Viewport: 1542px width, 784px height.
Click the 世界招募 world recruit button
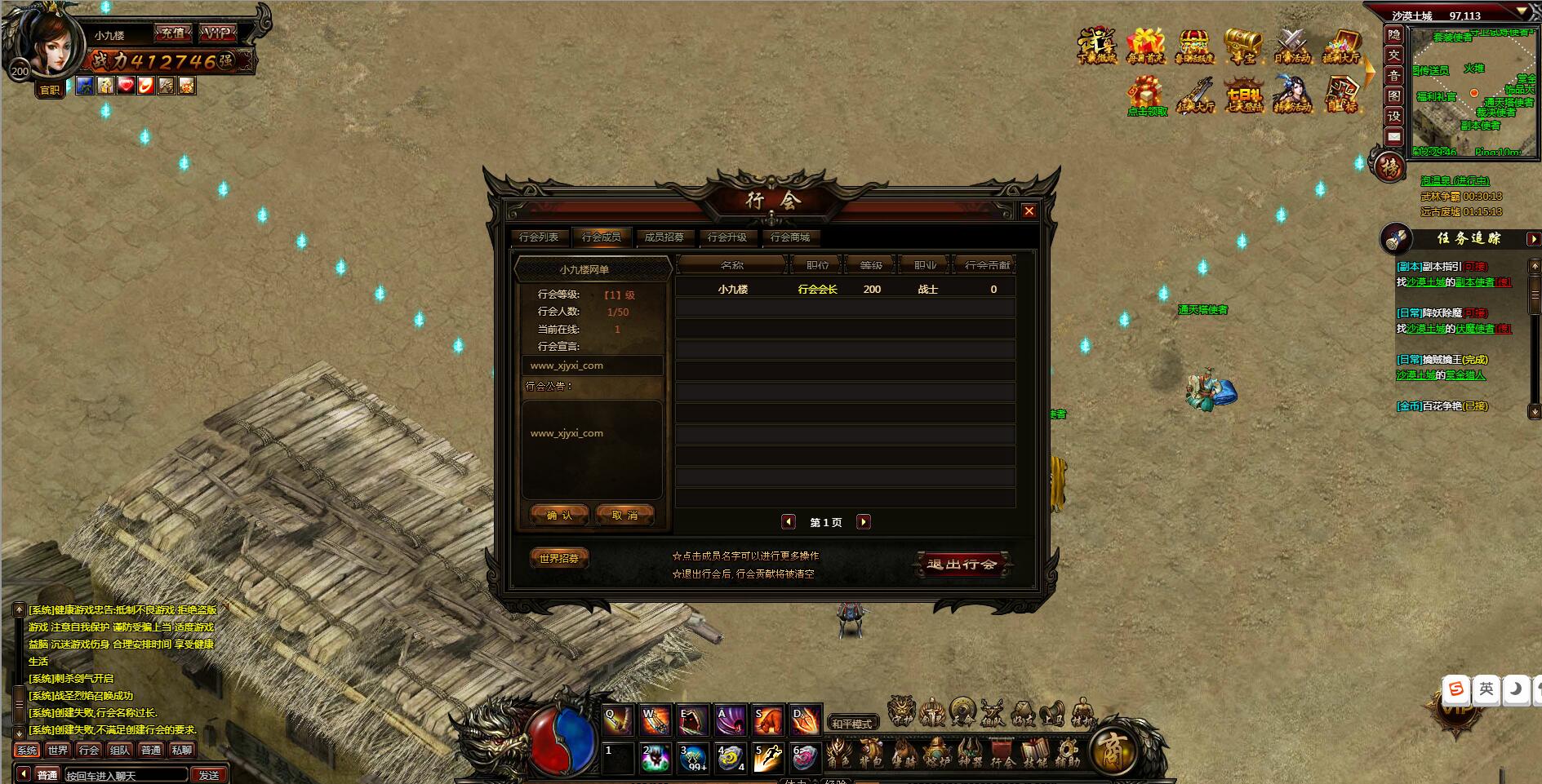(558, 559)
